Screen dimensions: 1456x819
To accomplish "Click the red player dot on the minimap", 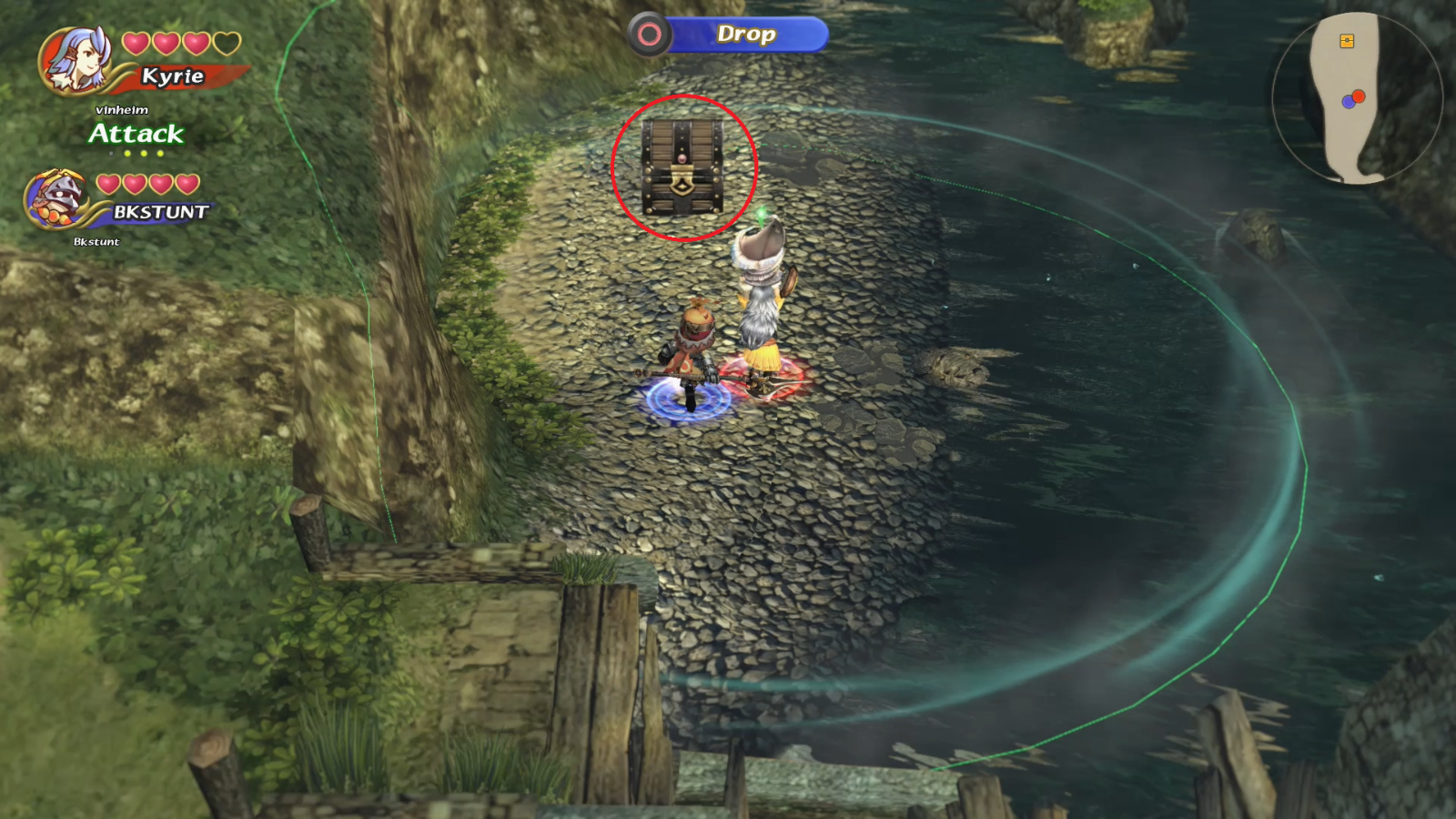I will pos(1359,96).
